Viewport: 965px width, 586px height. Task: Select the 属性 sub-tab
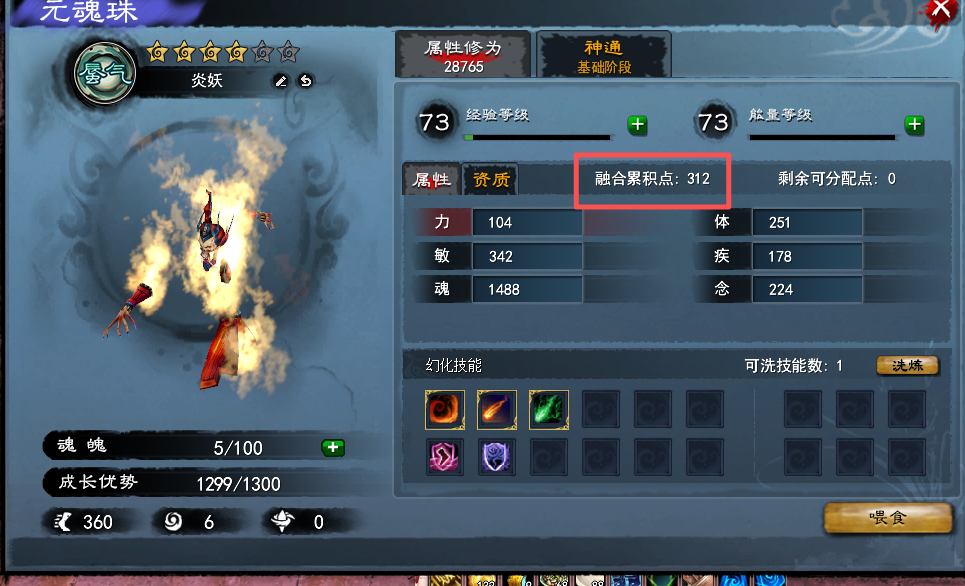tap(432, 180)
